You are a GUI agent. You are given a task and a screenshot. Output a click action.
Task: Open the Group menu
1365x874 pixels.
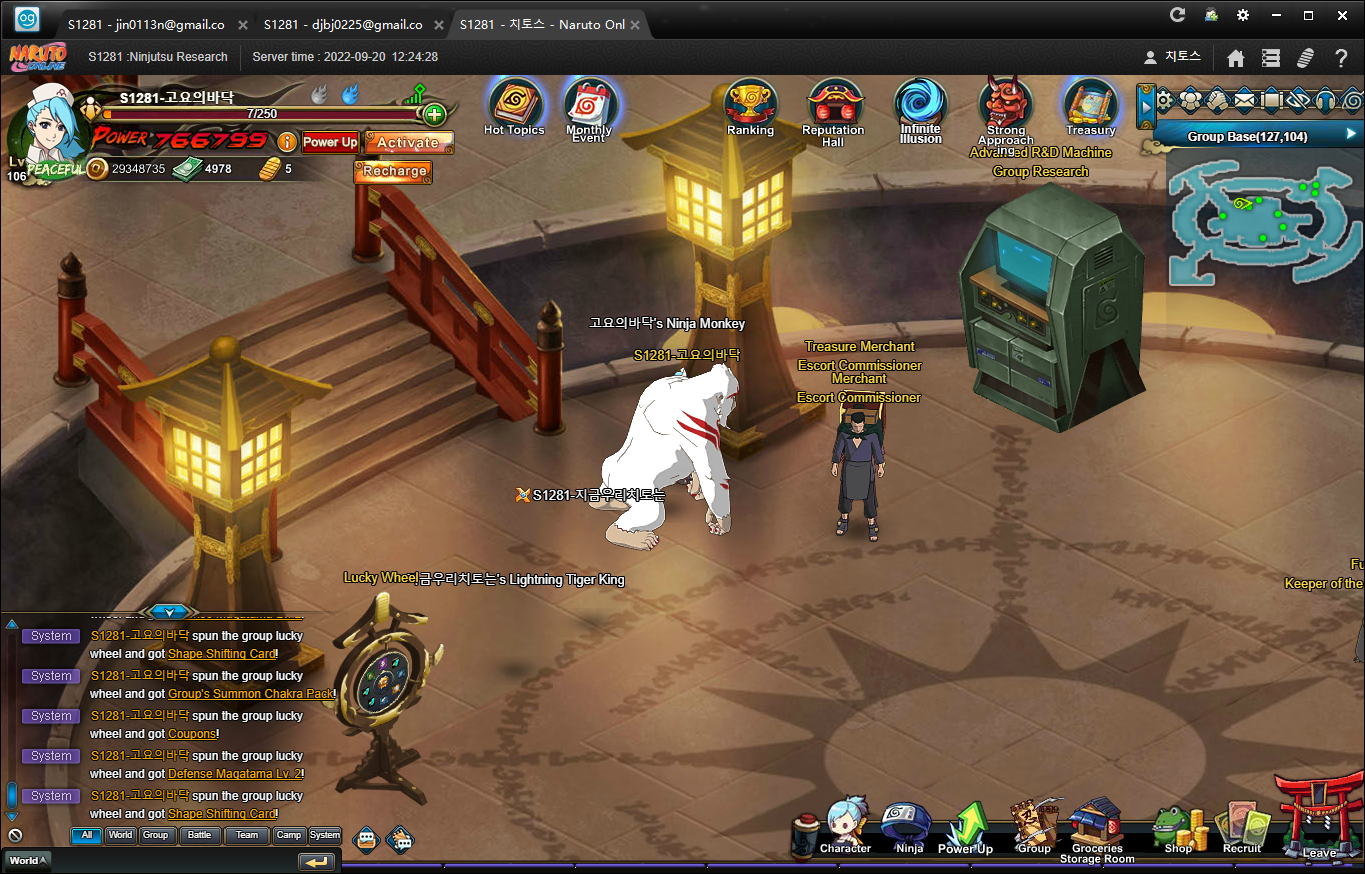(x=1033, y=826)
